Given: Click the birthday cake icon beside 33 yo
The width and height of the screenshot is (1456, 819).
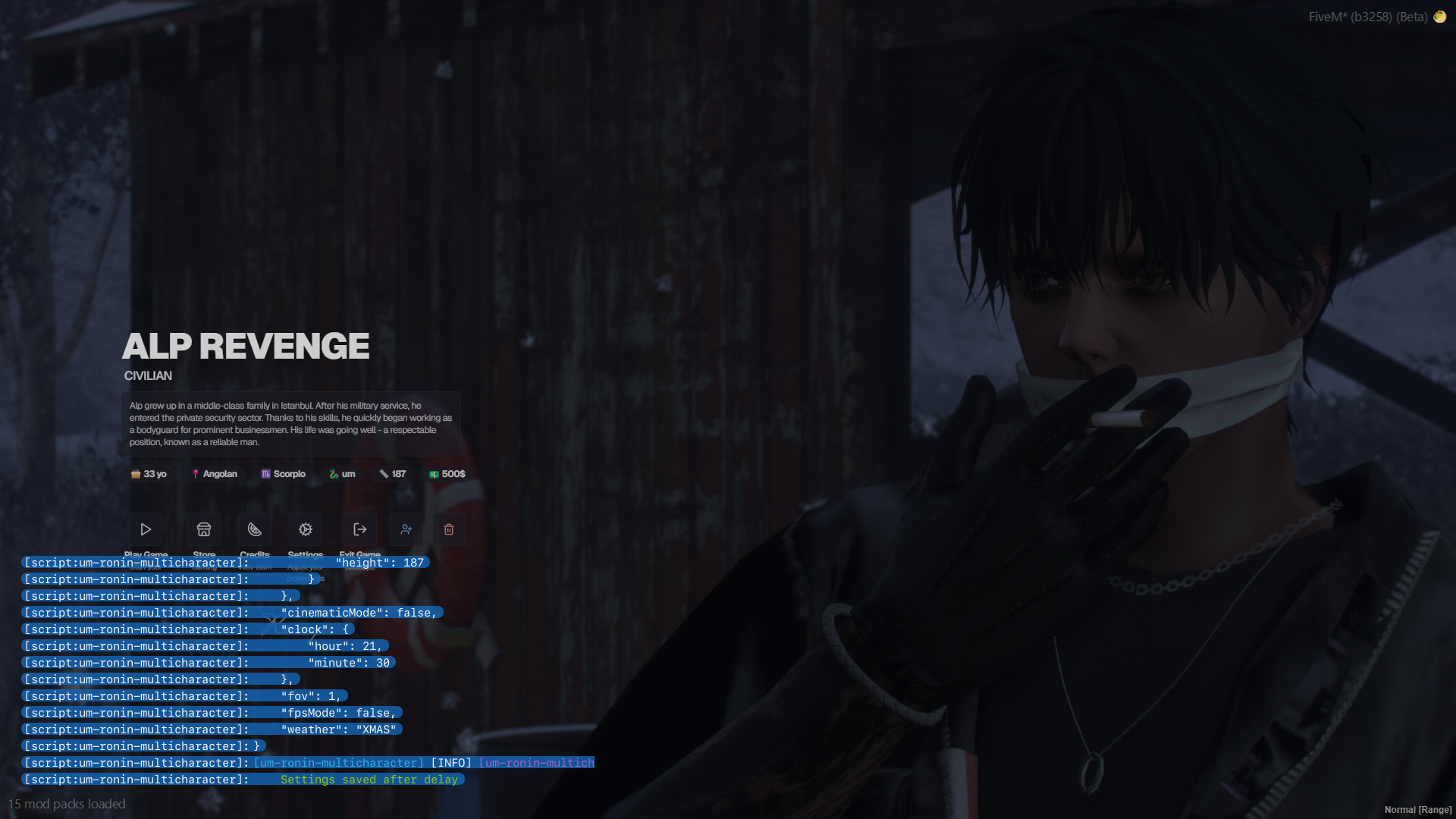Looking at the screenshot, I should 135,473.
